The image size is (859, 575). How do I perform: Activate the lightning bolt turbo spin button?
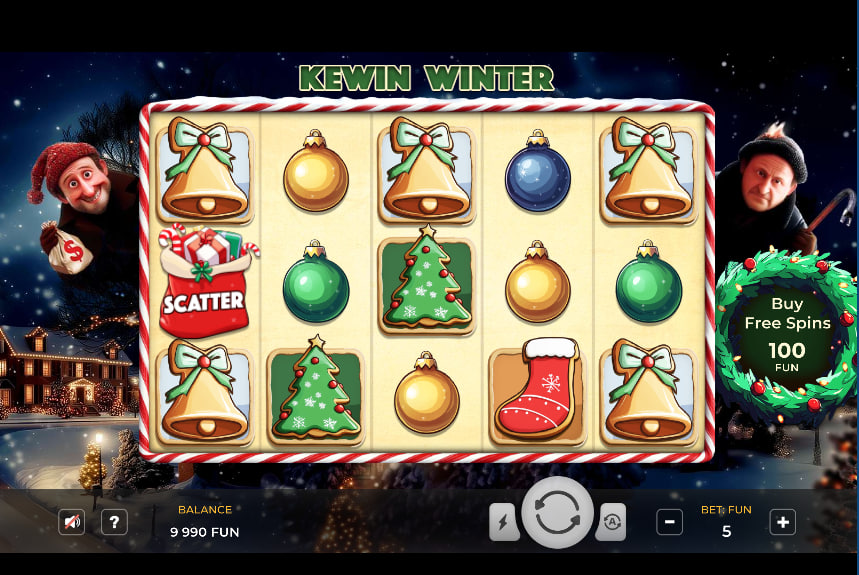tap(504, 521)
